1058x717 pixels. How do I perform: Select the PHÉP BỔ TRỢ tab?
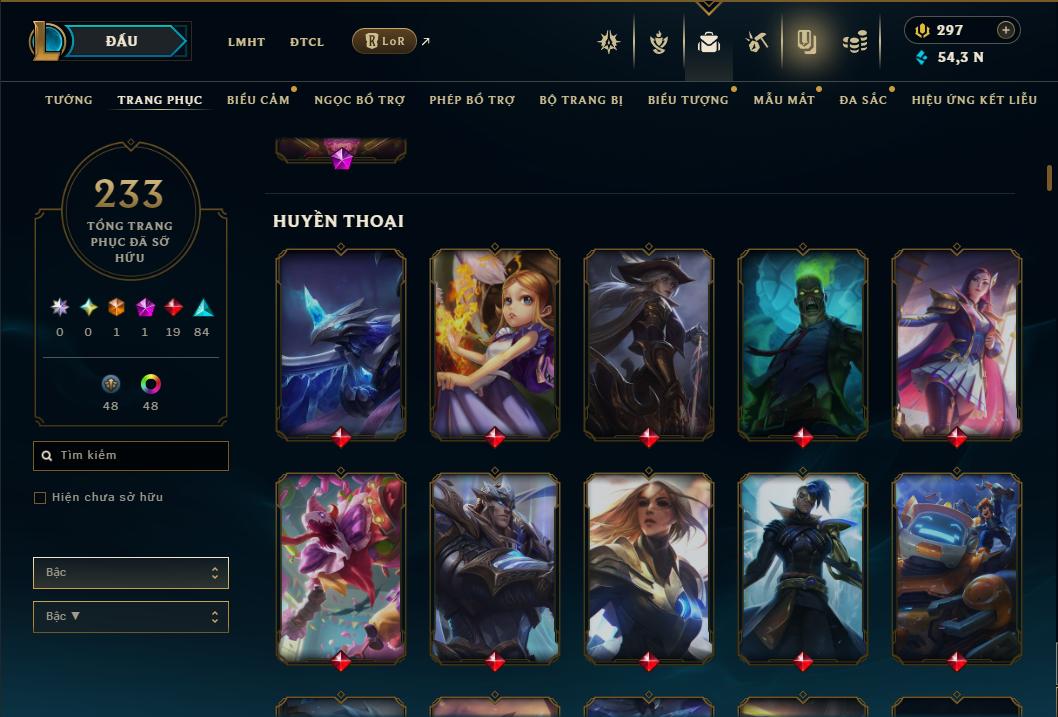coord(472,100)
